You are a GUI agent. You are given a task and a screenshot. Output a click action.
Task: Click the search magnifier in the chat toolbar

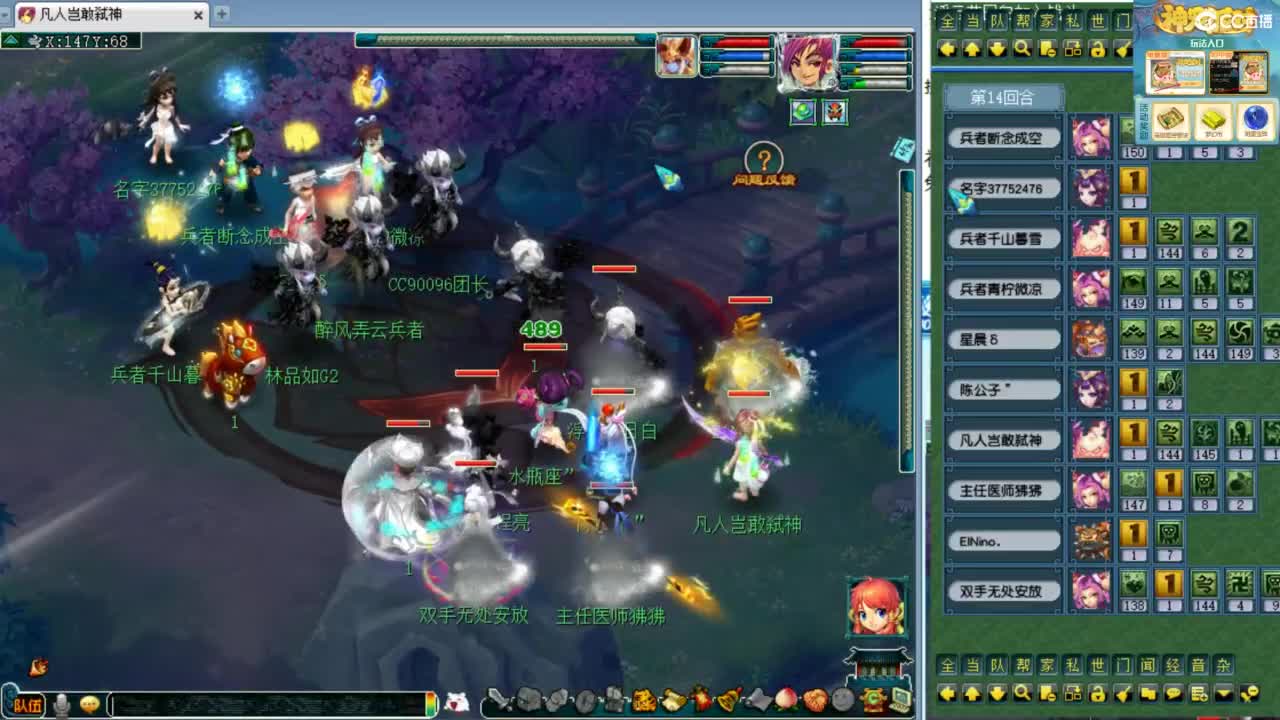[1025, 692]
